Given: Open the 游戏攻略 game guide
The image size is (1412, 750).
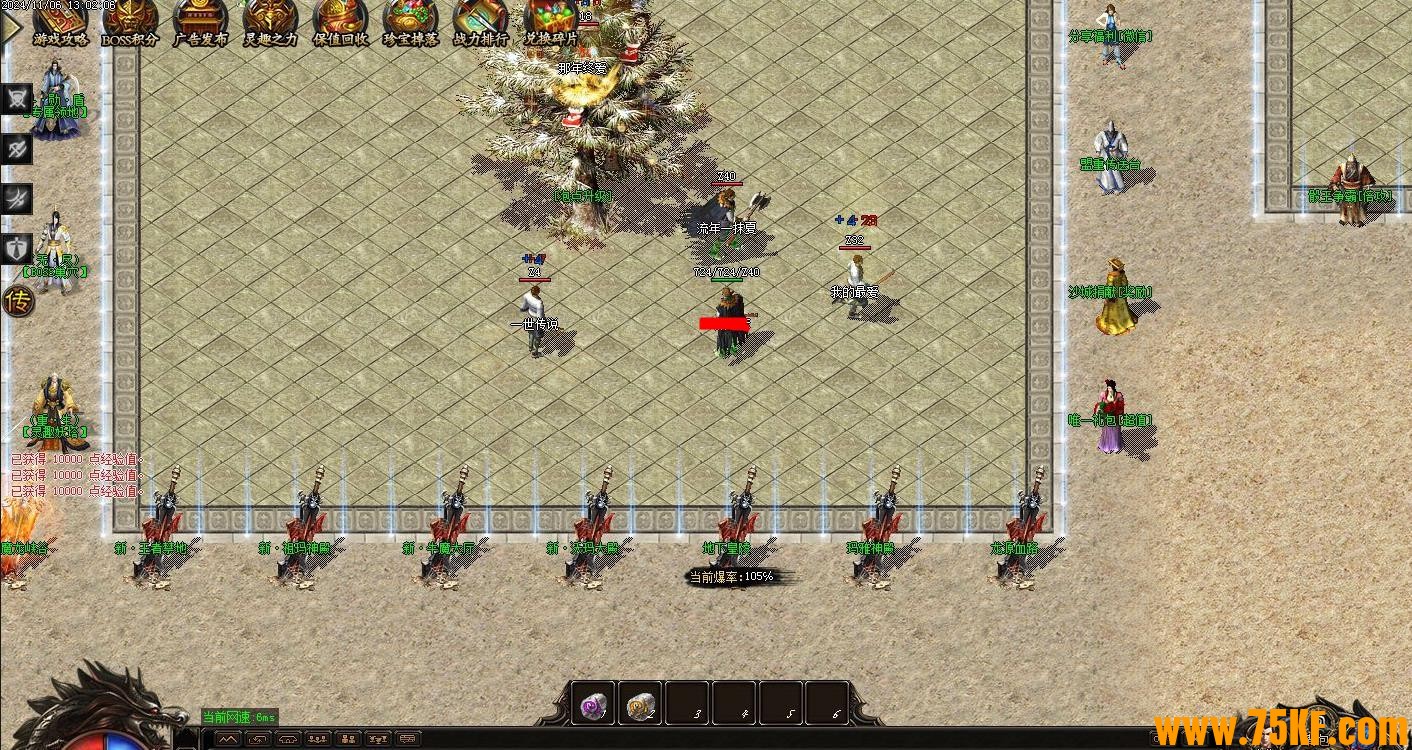Looking at the screenshot, I should [x=60, y=24].
